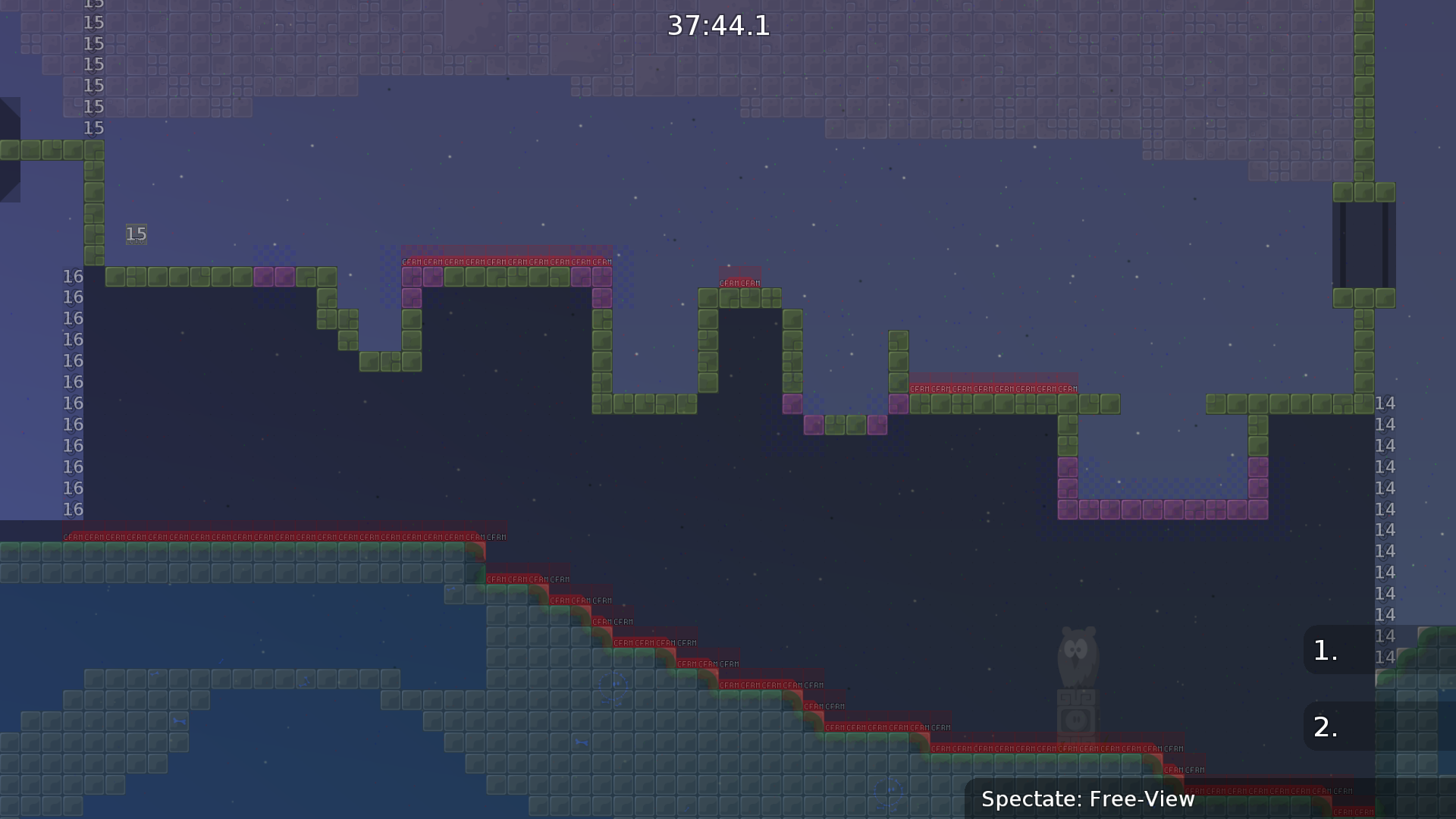The image size is (1456, 819).
Task: Click the 37:44.1 race timer
Action: click(x=717, y=26)
